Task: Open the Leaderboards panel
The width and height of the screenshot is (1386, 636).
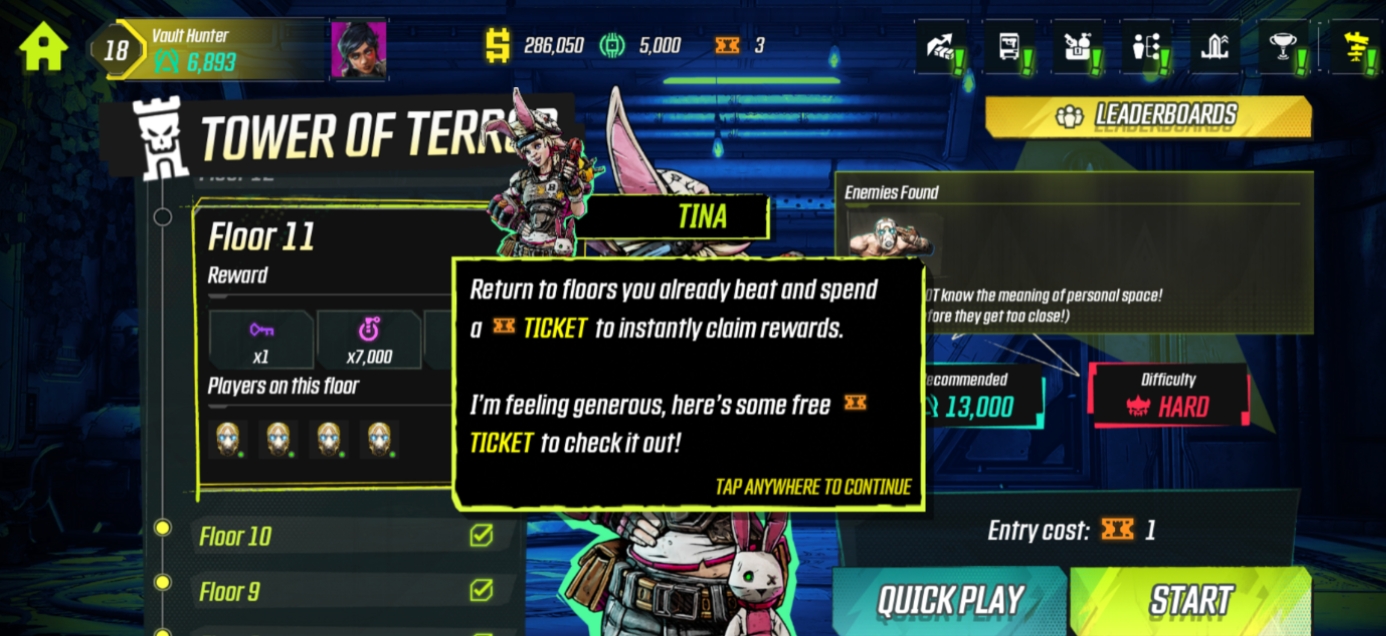Action: pyautogui.click(x=1147, y=116)
